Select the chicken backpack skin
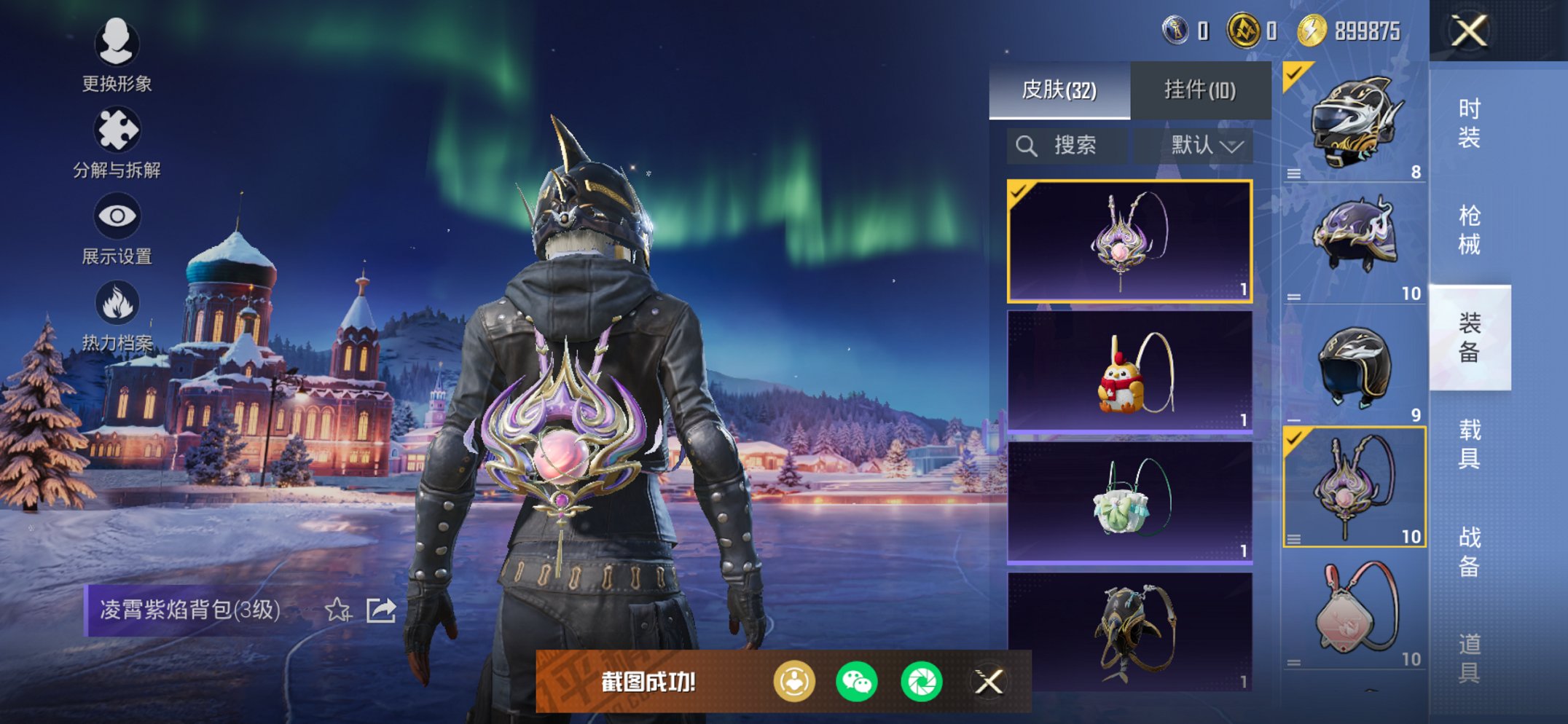 1129,371
